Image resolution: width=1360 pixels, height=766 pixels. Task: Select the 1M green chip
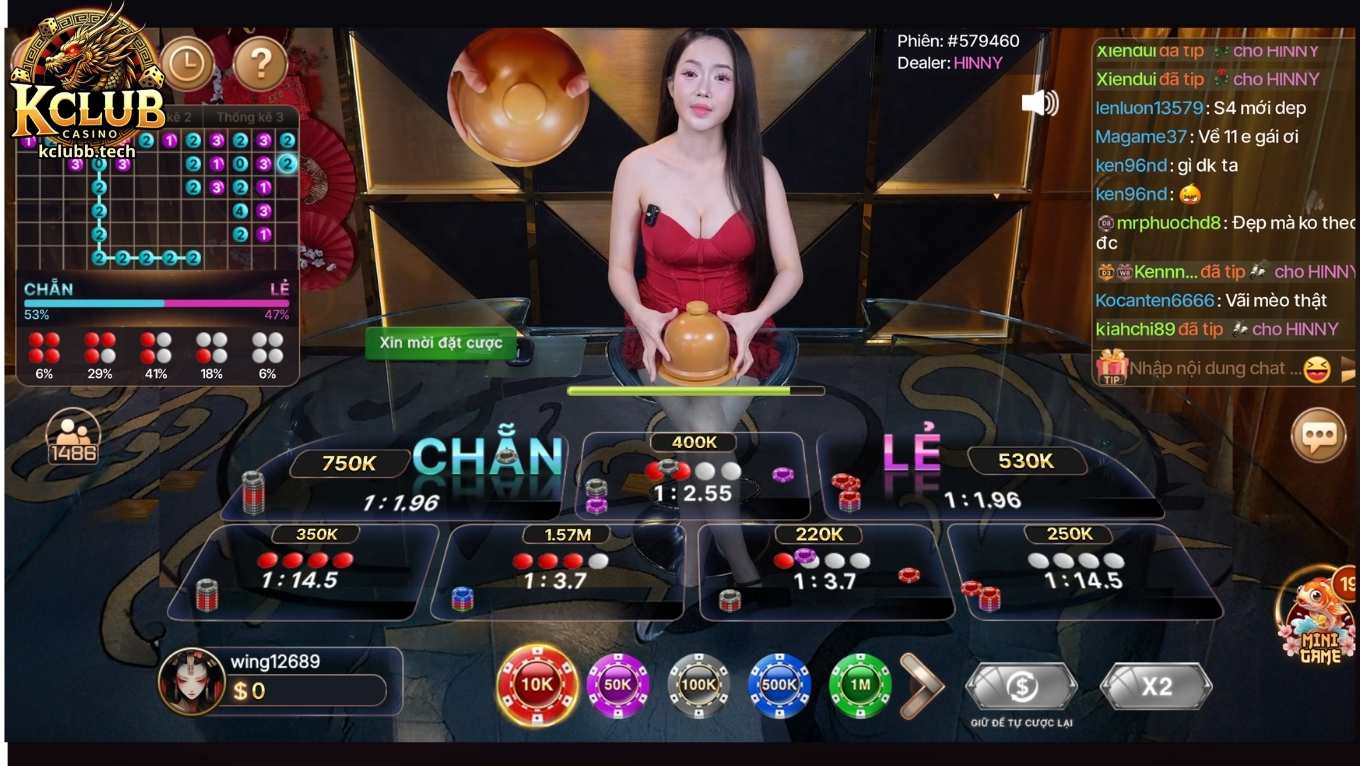point(862,687)
